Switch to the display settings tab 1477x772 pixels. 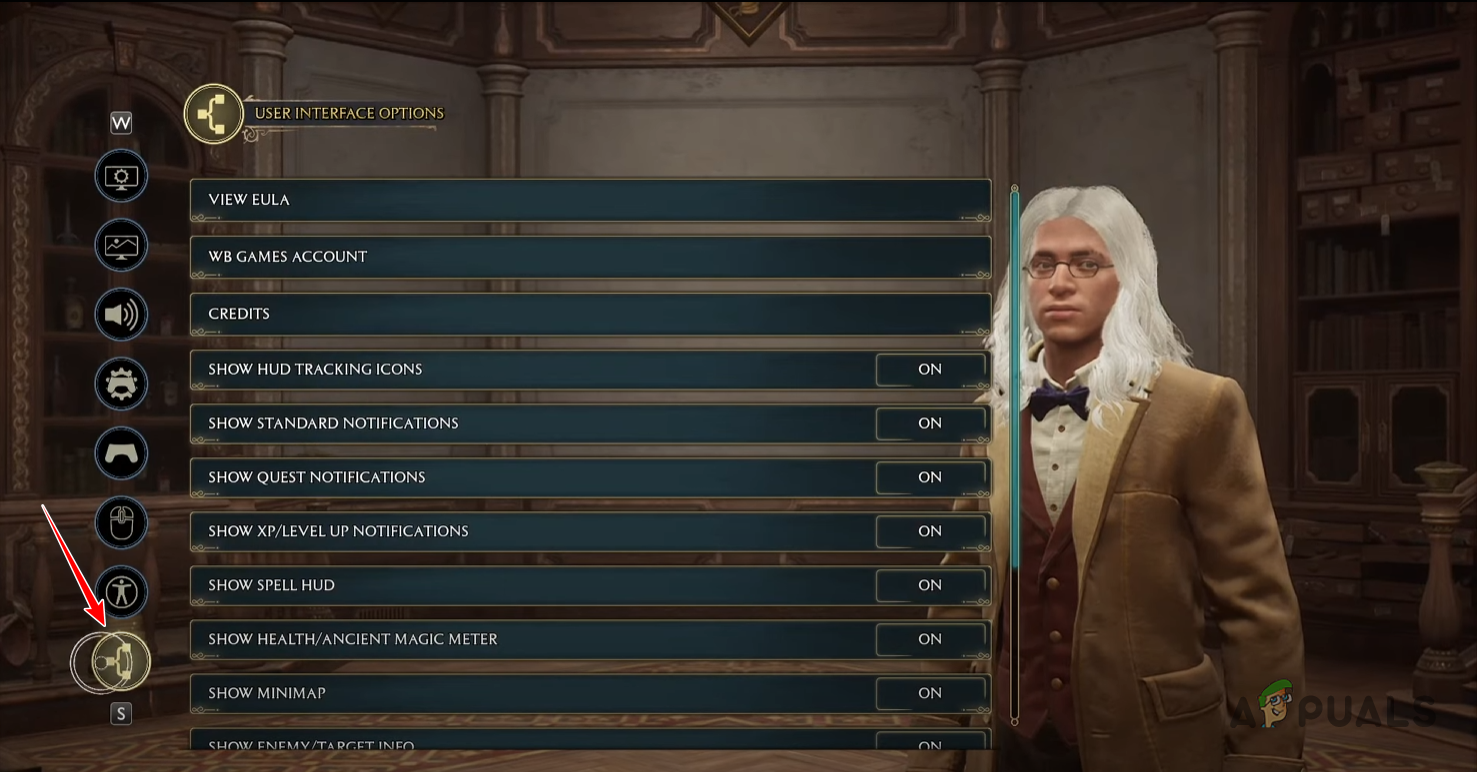coord(121,178)
